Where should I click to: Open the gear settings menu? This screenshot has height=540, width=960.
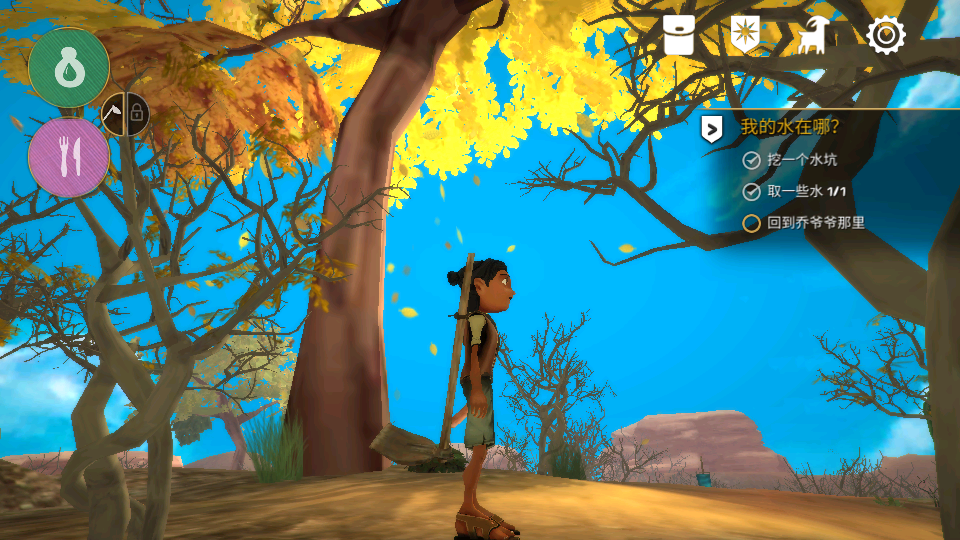pyautogui.click(x=885, y=36)
